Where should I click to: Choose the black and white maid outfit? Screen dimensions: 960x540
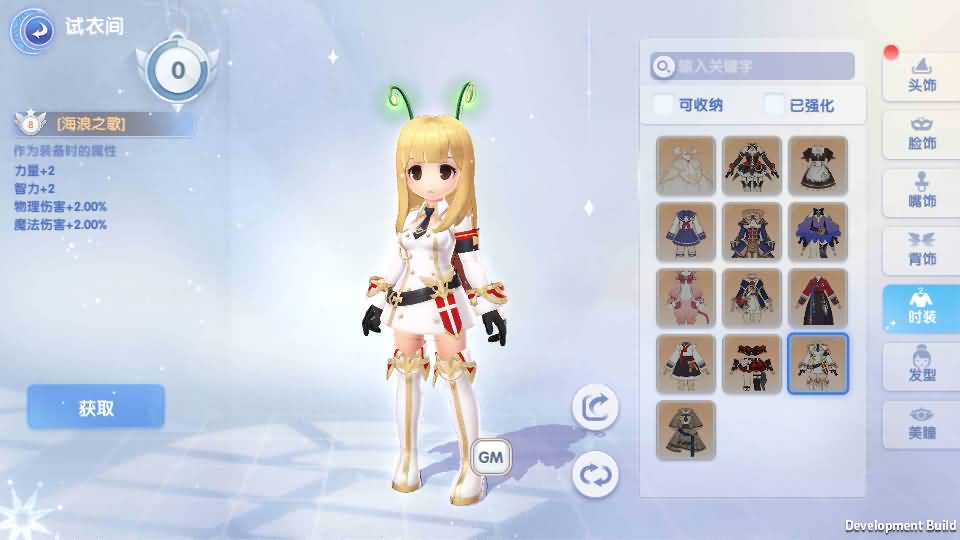coord(818,165)
